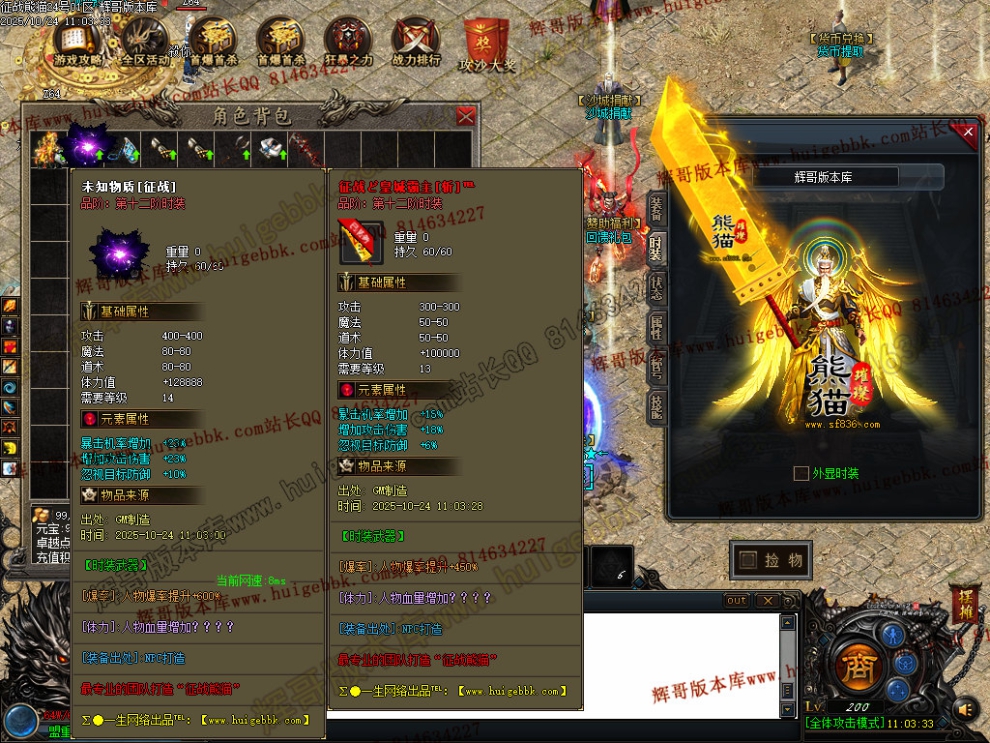Switch to the 属性 attributes tab

[x=656, y=327]
